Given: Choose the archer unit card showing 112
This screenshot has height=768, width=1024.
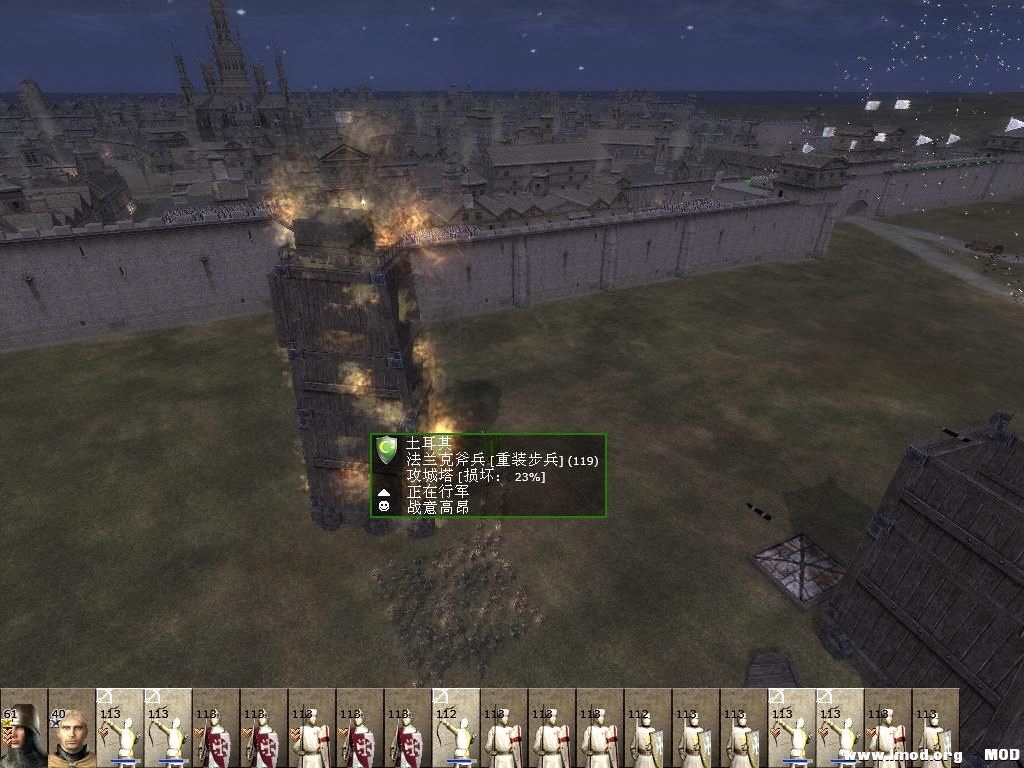Looking at the screenshot, I should [455, 728].
